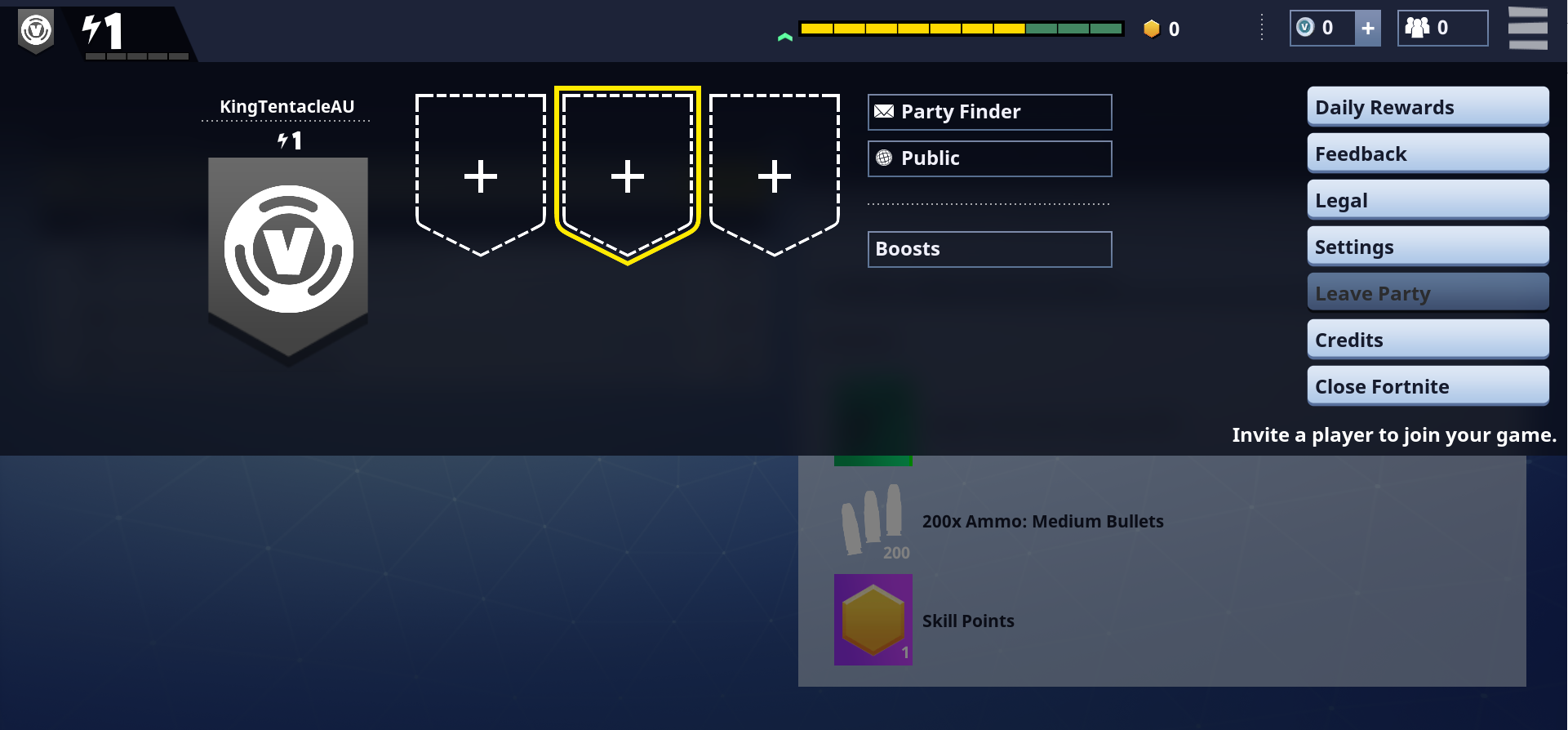Screen dimensions: 1568x730
Task: Claim Daily Rewards
Action: [x=1427, y=106]
